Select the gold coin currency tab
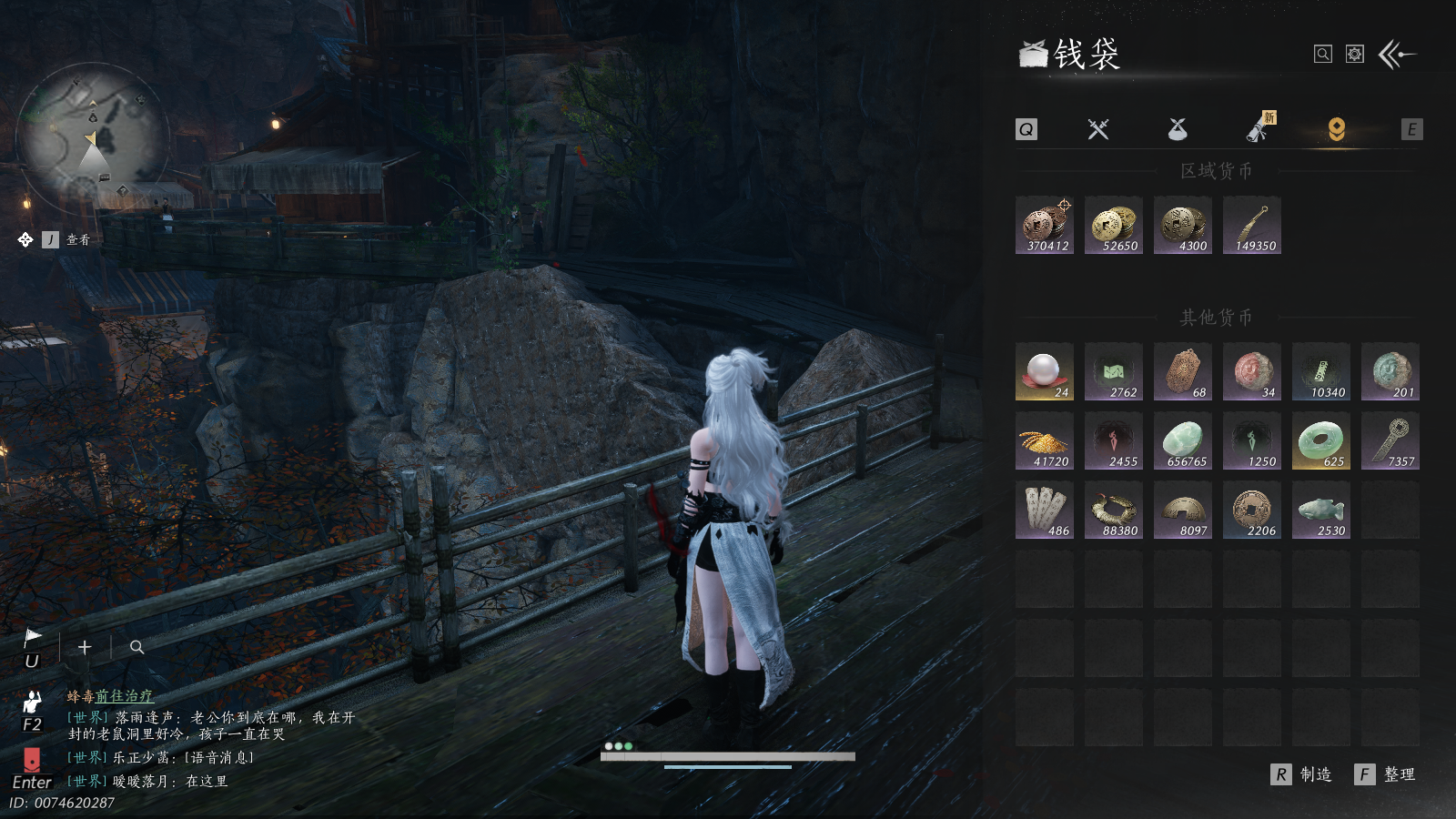 pos(1336,129)
